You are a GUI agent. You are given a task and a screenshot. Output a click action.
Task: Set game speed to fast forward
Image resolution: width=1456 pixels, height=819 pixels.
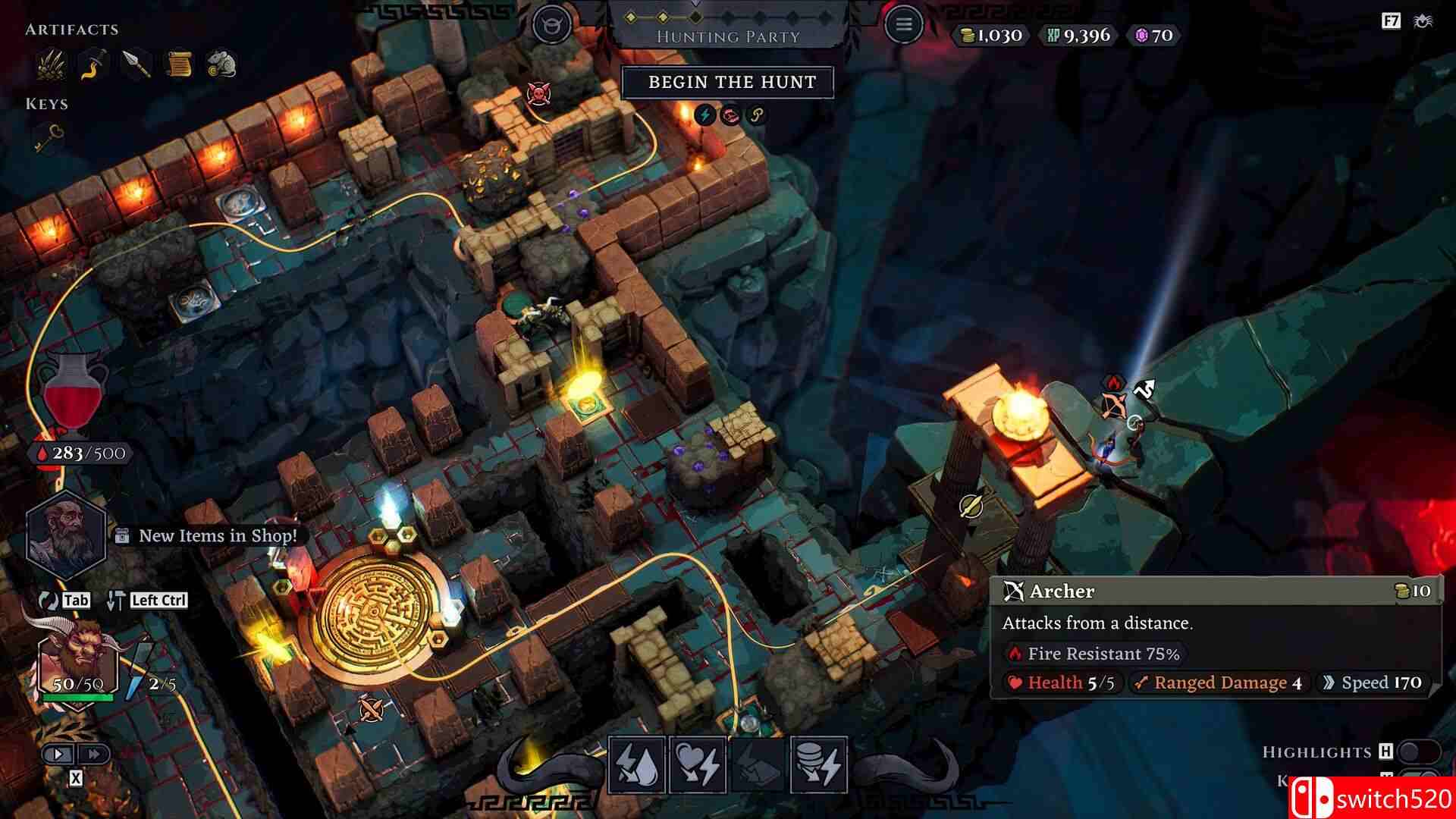coord(94,754)
